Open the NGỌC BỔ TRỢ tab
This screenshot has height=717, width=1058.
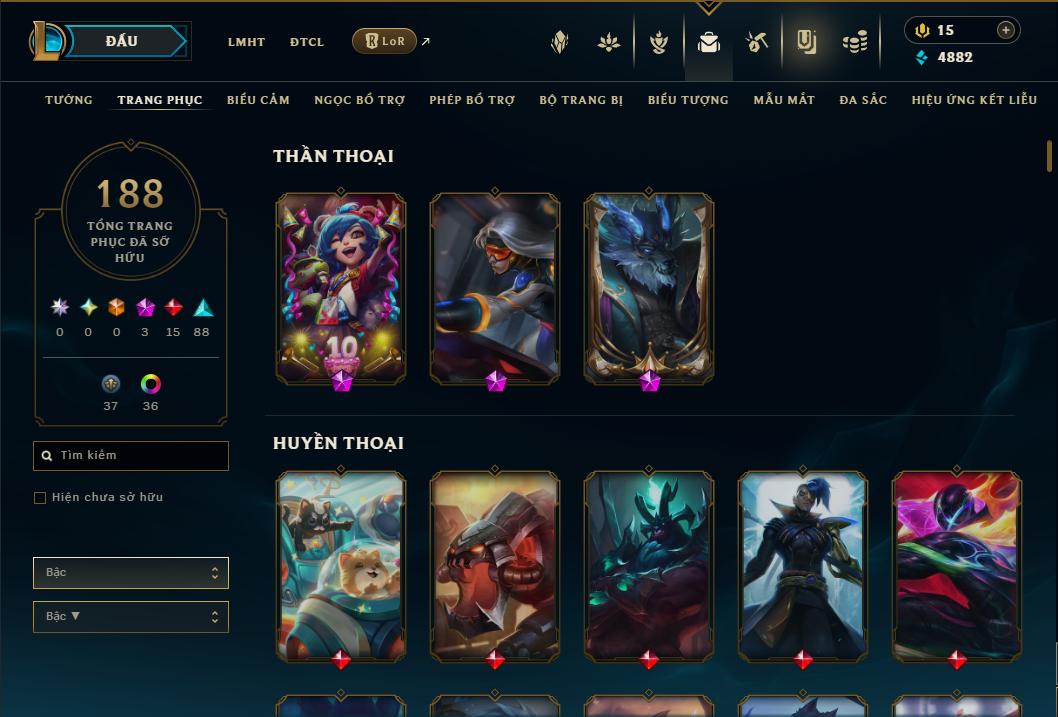[x=360, y=100]
